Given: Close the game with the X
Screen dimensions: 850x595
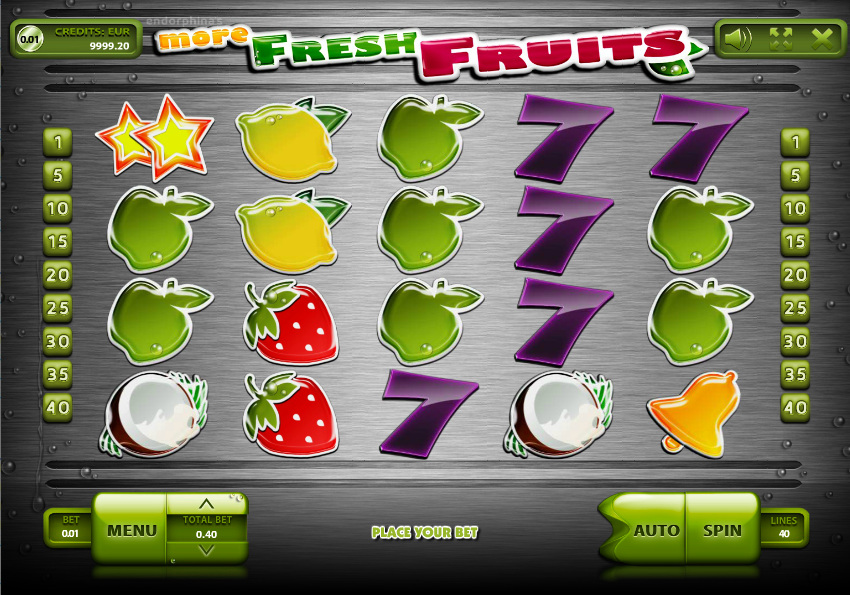Looking at the screenshot, I should (x=823, y=39).
